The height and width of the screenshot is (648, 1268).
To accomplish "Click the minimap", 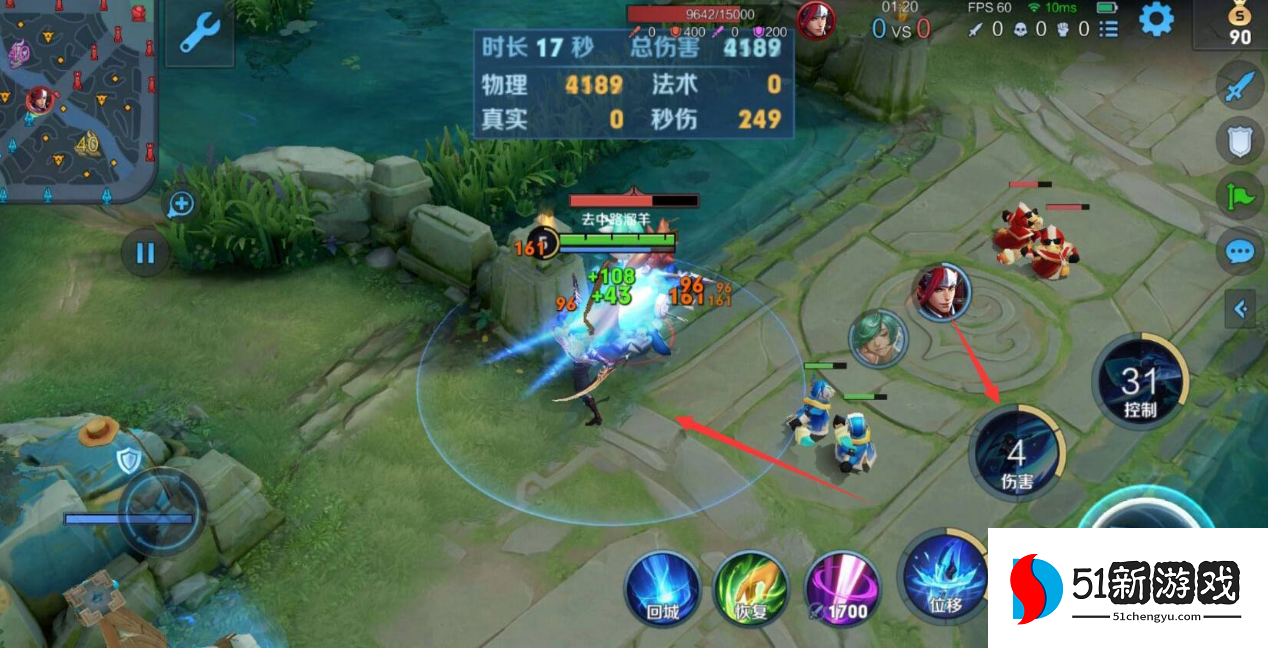I will 78,98.
